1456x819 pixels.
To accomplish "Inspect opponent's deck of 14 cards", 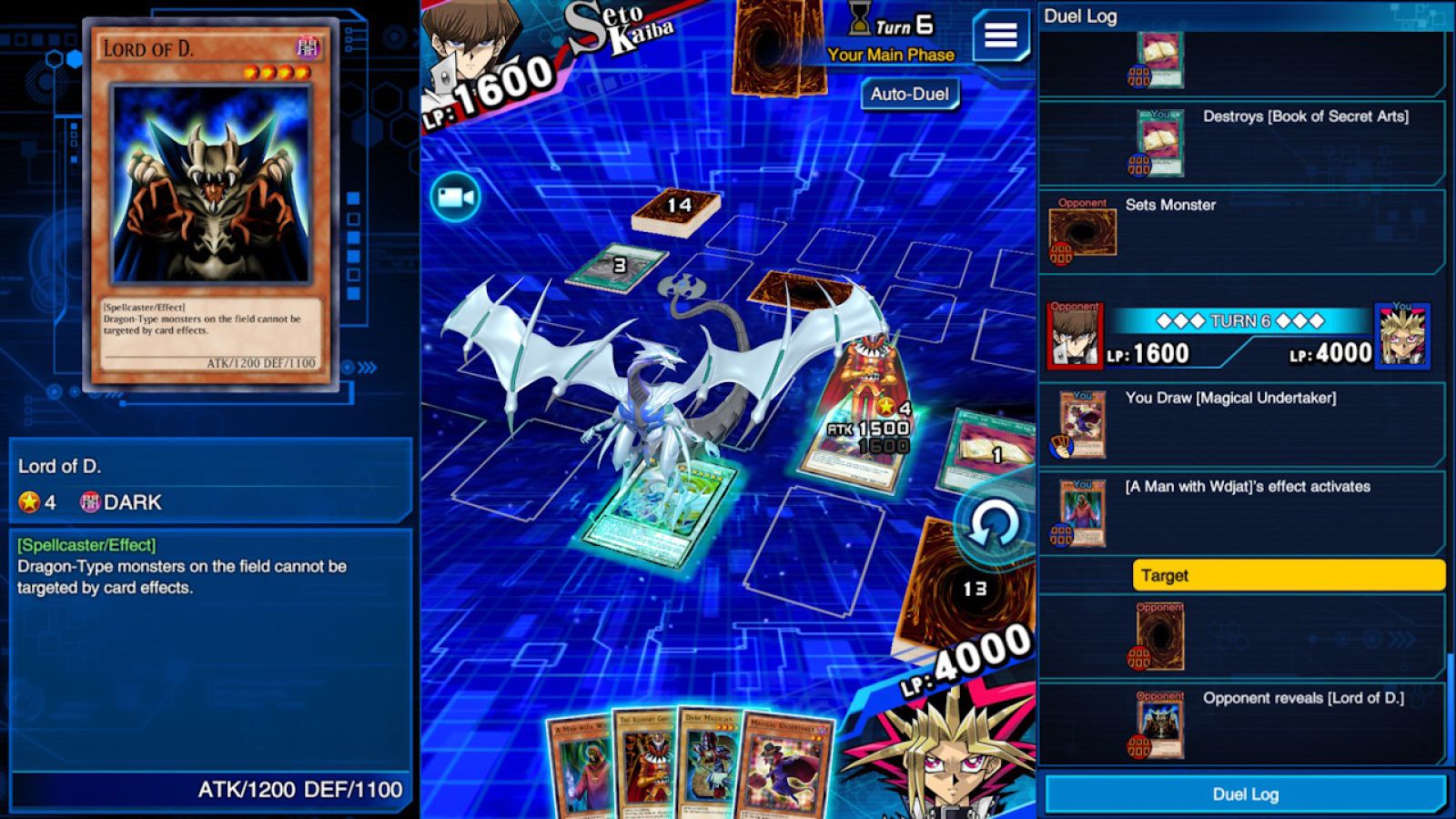I will (x=677, y=209).
